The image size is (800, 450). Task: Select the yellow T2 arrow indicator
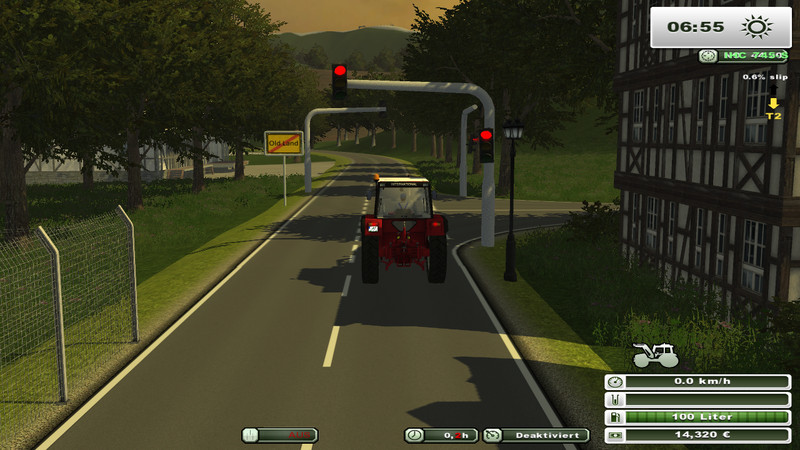coord(773,108)
